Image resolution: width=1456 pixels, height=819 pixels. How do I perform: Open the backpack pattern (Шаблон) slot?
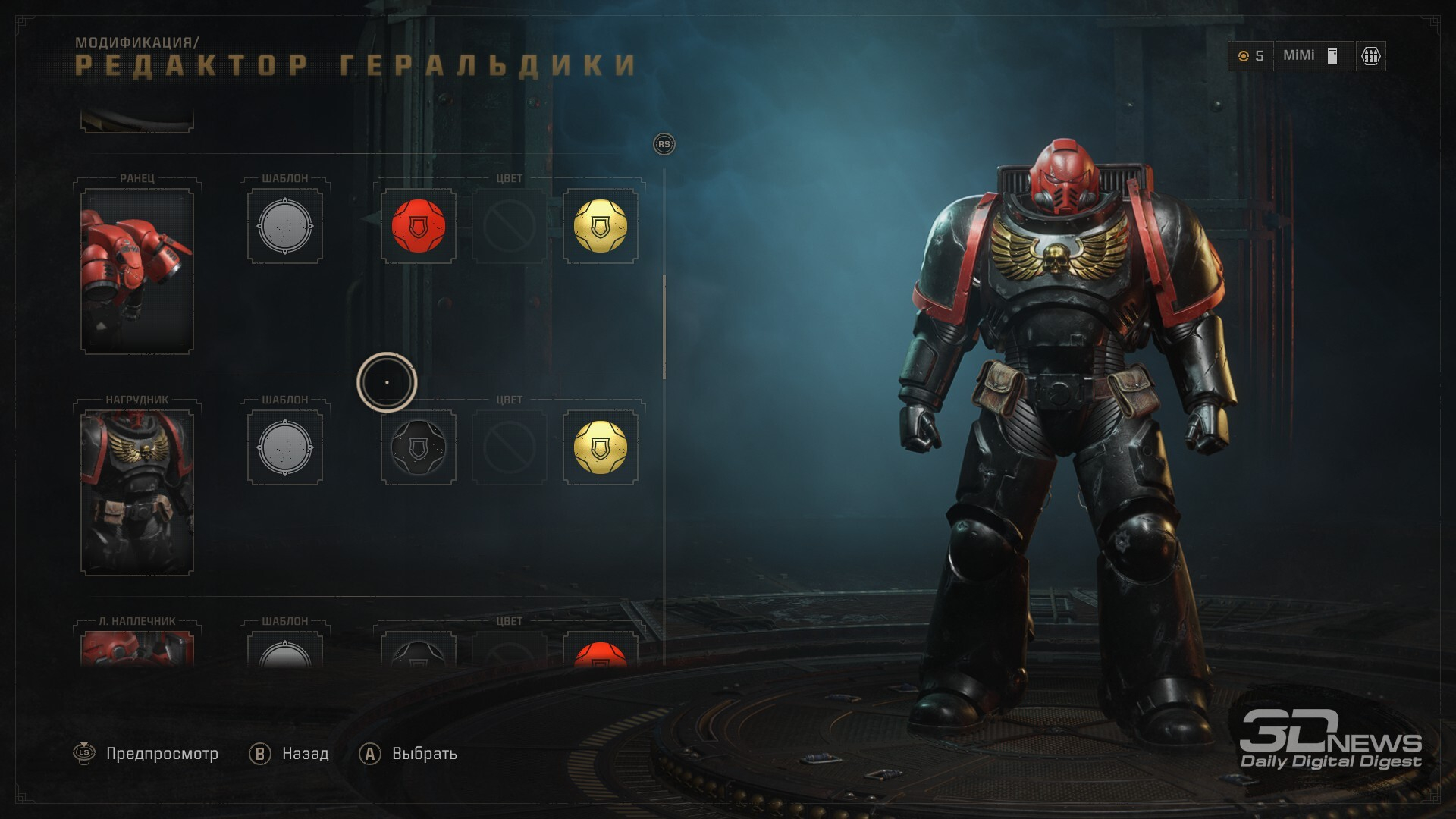click(x=285, y=226)
